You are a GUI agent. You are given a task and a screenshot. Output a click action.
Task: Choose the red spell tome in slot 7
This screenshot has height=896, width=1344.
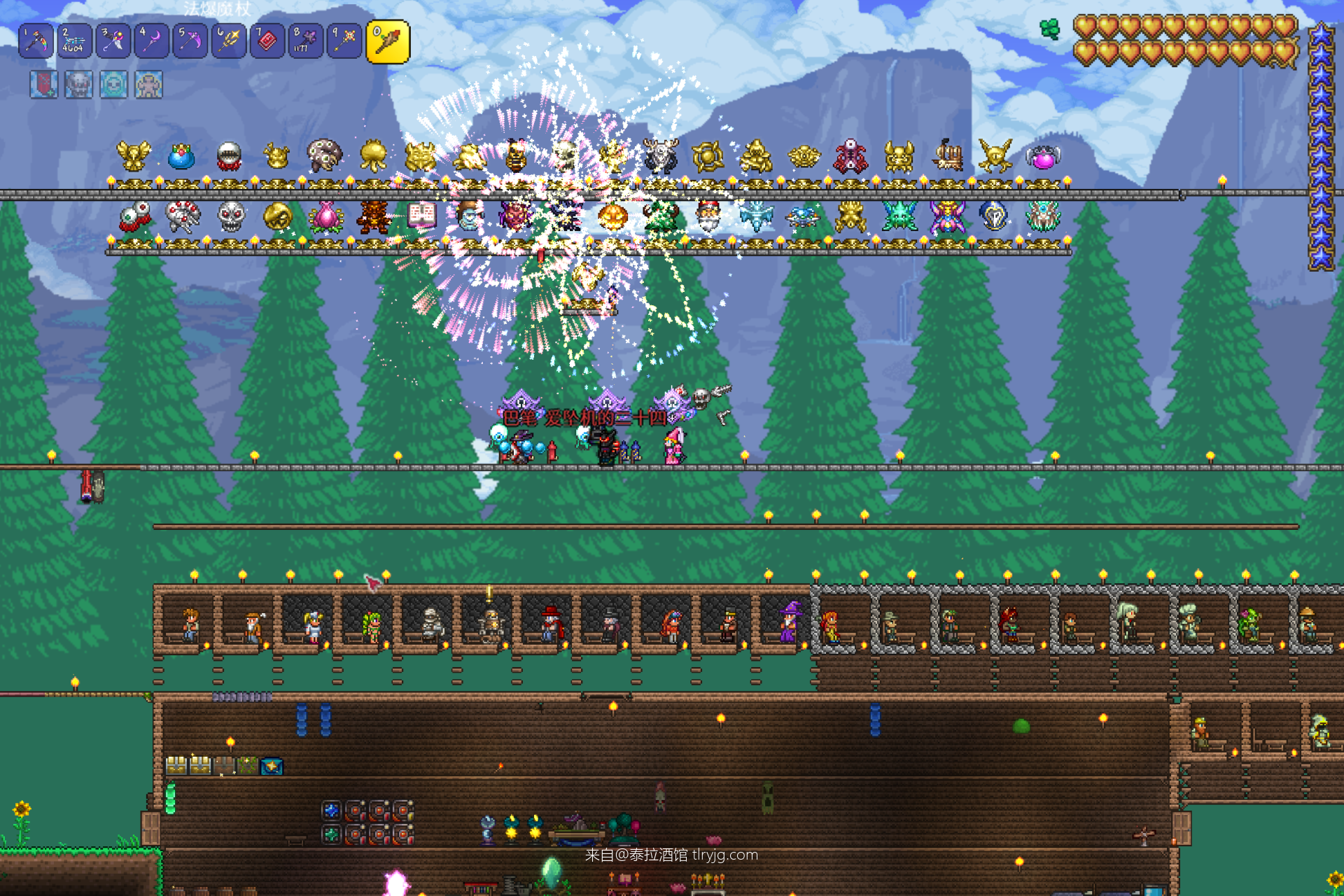[267, 41]
